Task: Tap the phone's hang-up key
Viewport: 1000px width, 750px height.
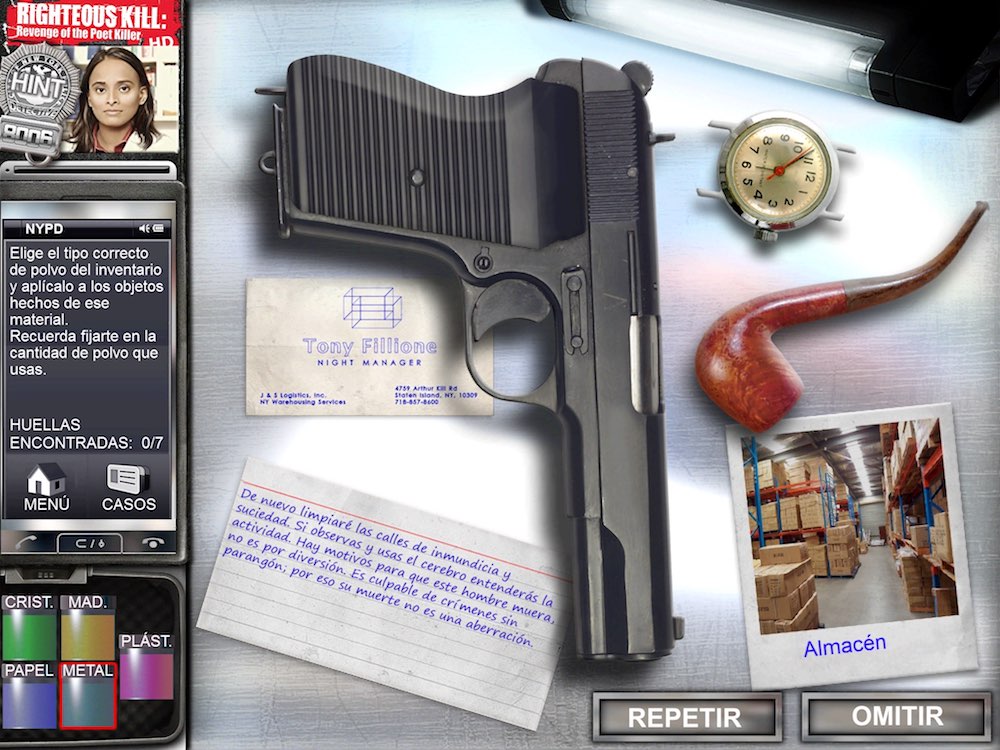Action: click(152, 543)
